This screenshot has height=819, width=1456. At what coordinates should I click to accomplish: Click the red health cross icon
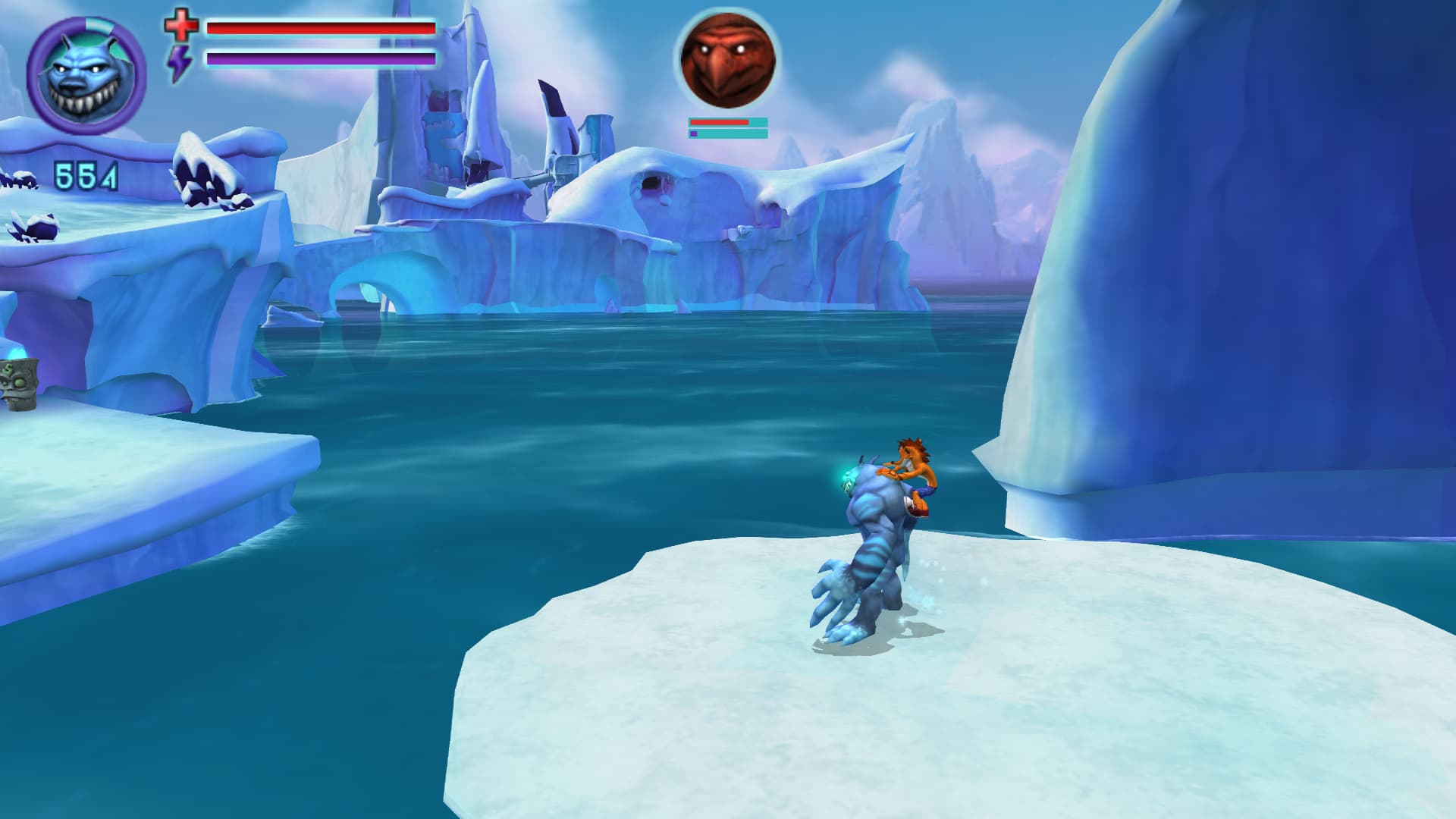click(182, 27)
